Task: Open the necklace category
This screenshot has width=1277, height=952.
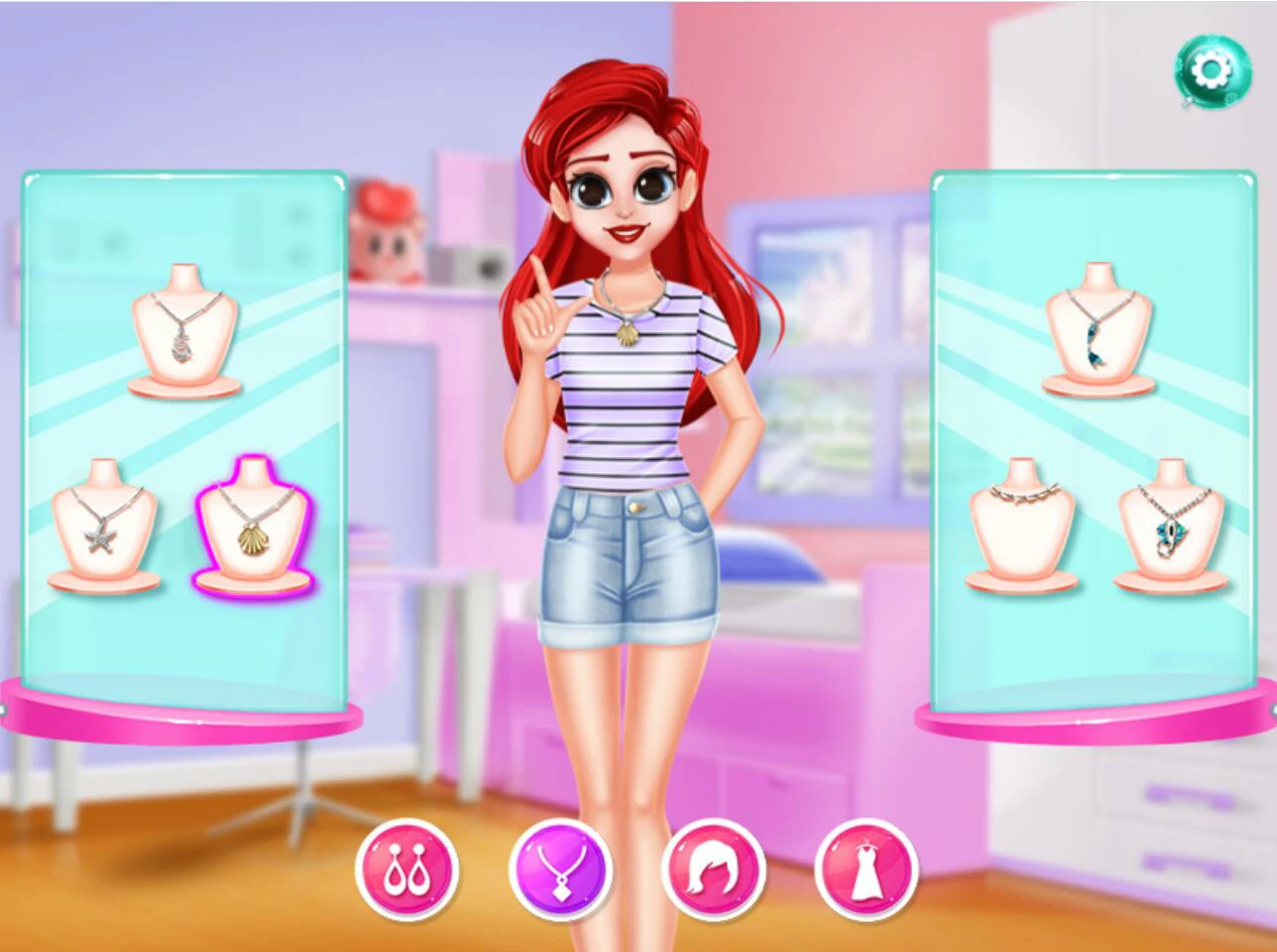Action: (560, 870)
